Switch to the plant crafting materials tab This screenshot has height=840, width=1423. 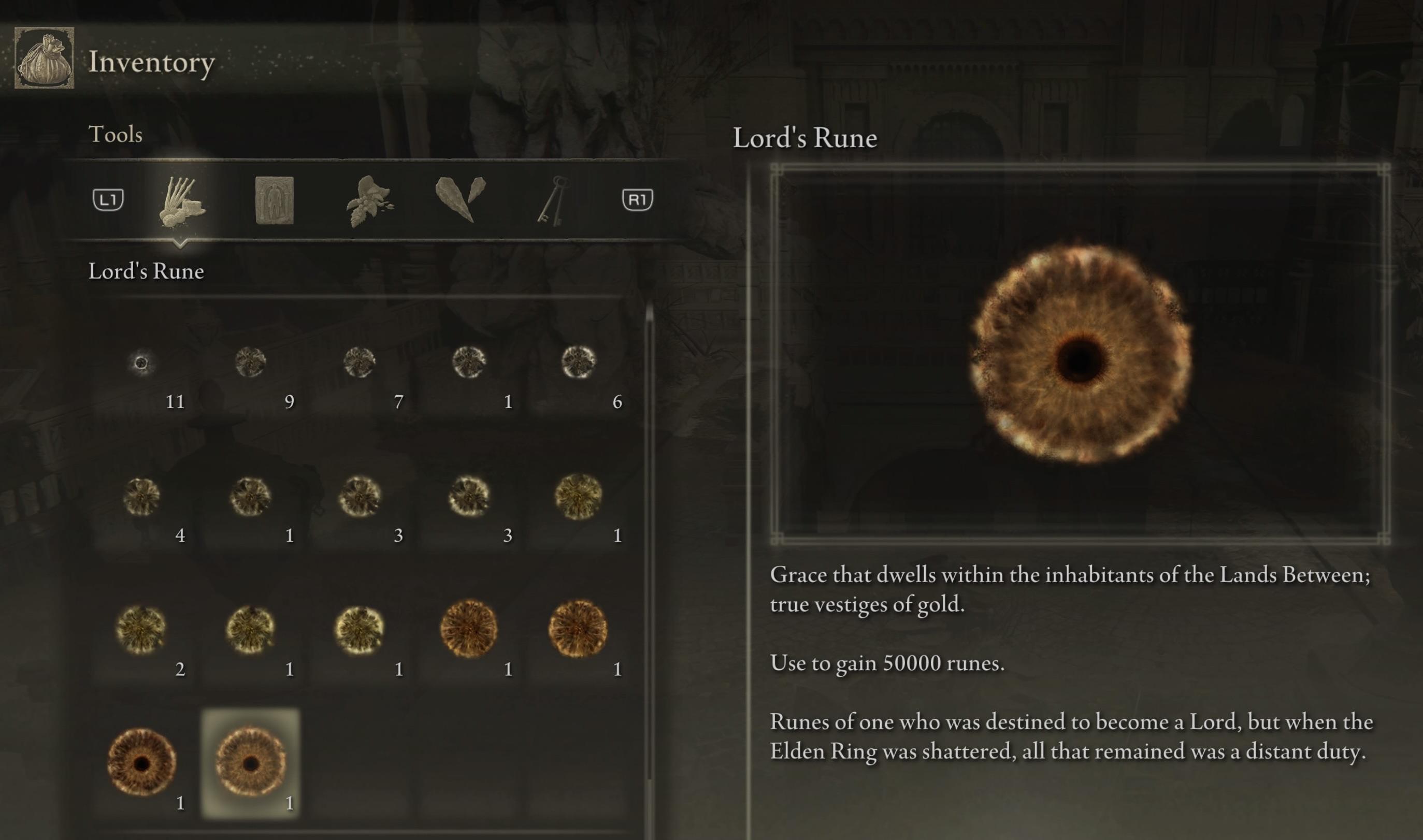click(368, 201)
